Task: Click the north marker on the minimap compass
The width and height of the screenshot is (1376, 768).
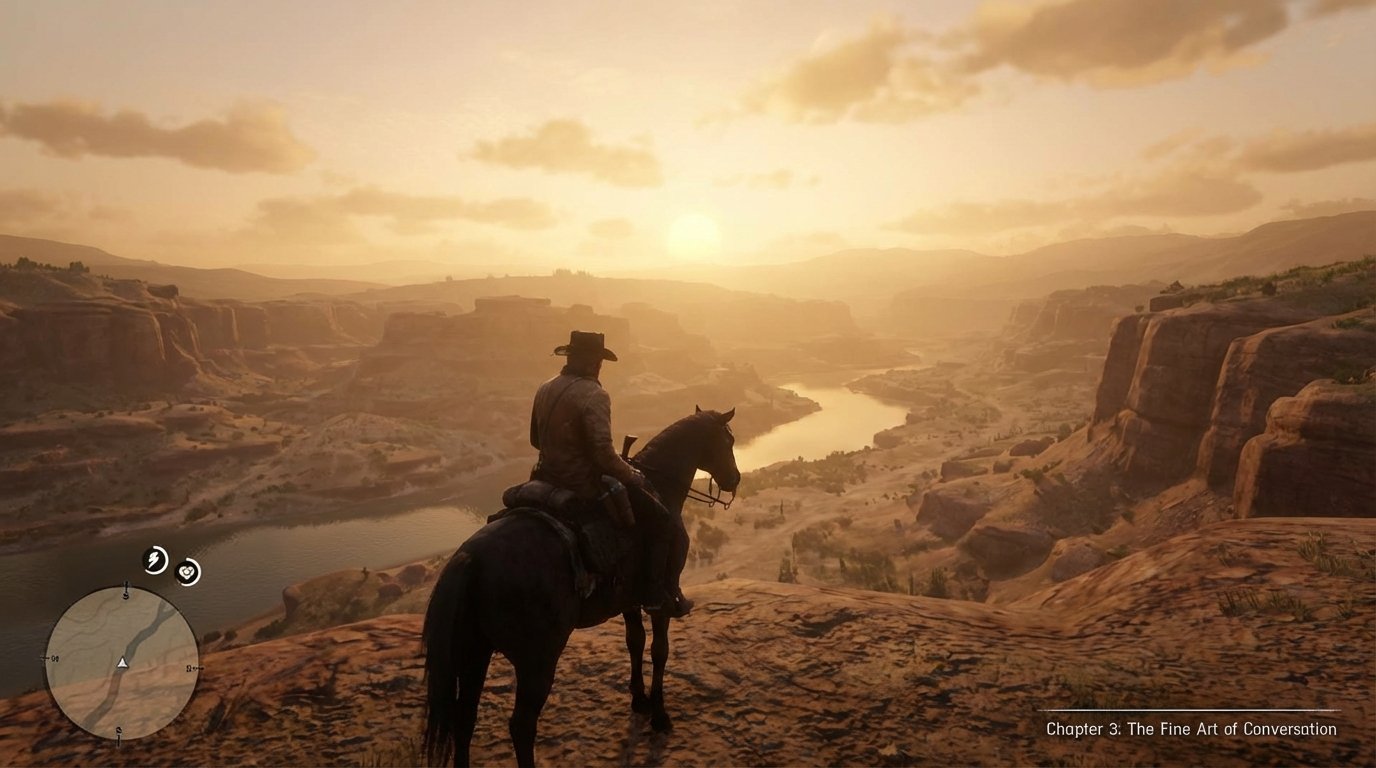Action: [x=126, y=590]
